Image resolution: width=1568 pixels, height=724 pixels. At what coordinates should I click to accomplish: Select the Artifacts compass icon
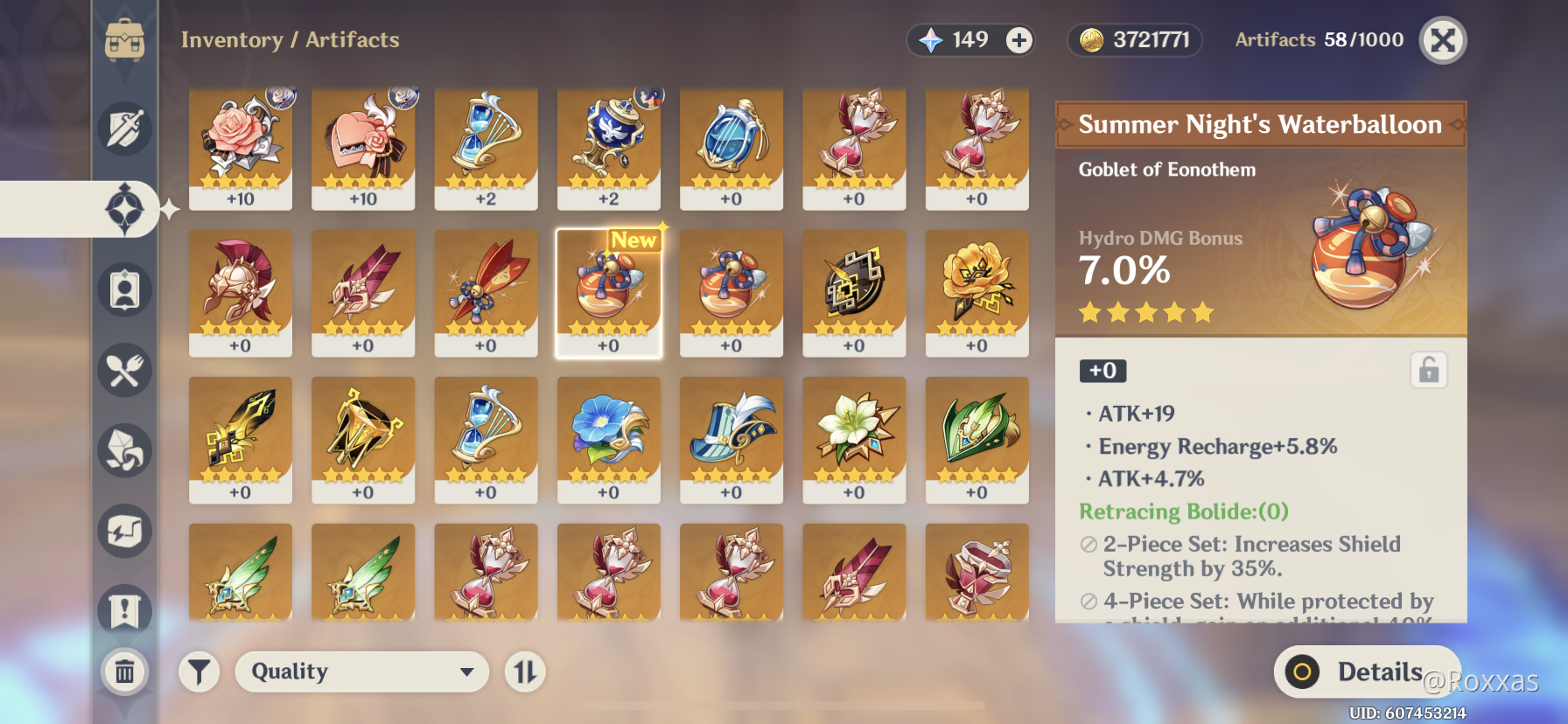pyautogui.click(x=125, y=210)
